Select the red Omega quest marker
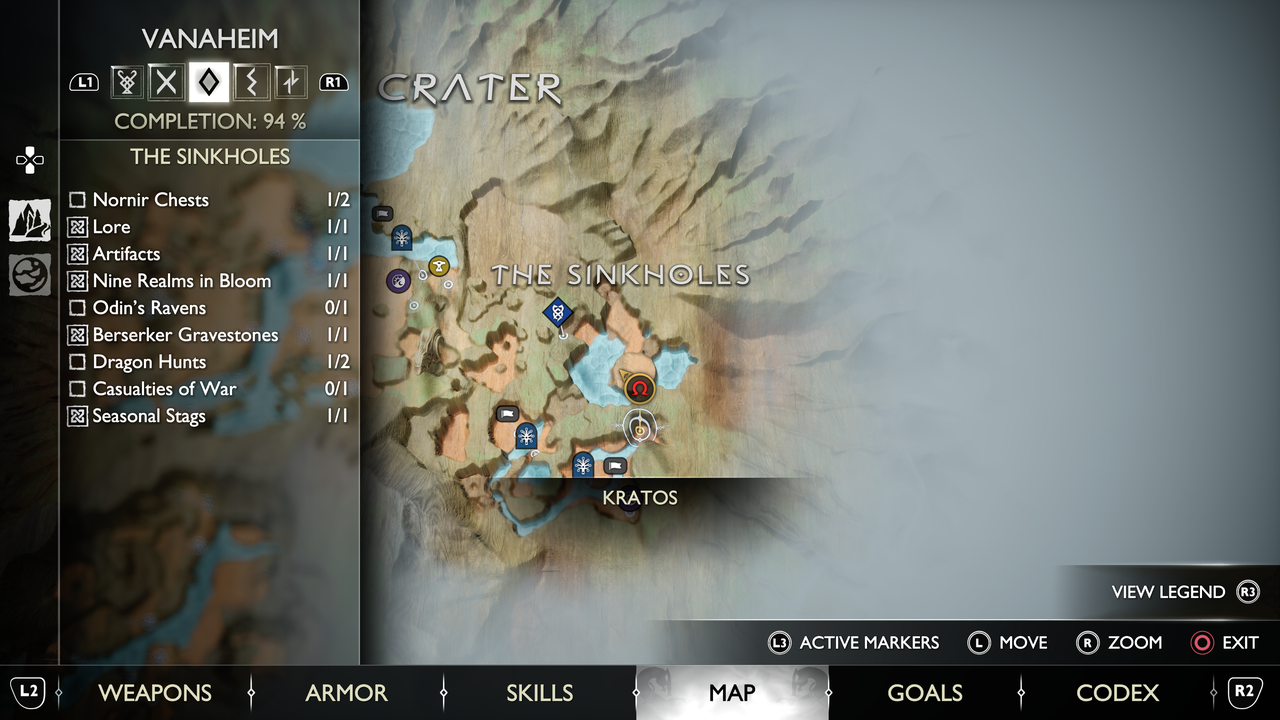The height and width of the screenshot is (720, 1280). pyautogui.click(x=640, y=388)
